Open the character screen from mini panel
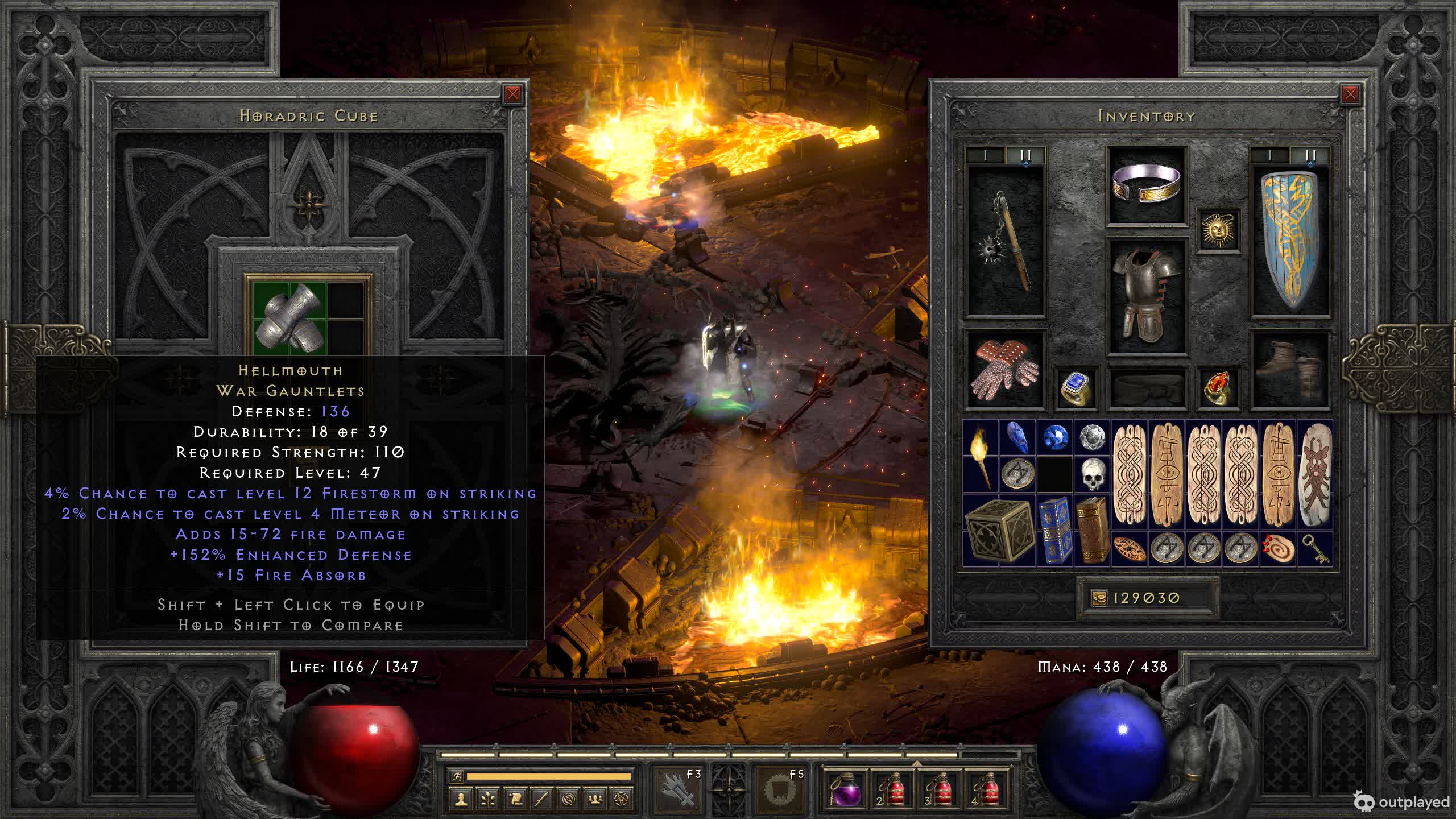1456x819 pixels. coord(461,800)
